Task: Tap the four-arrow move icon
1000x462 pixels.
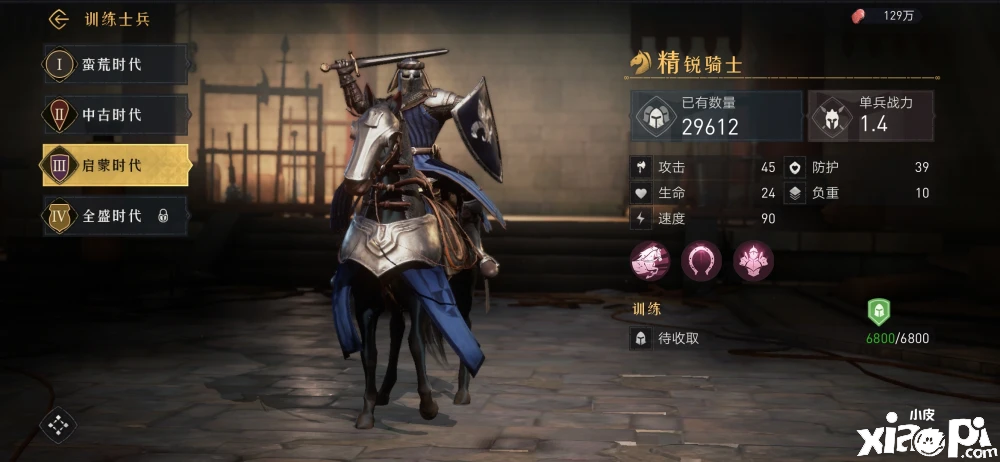Action: [x=58, y=425]
